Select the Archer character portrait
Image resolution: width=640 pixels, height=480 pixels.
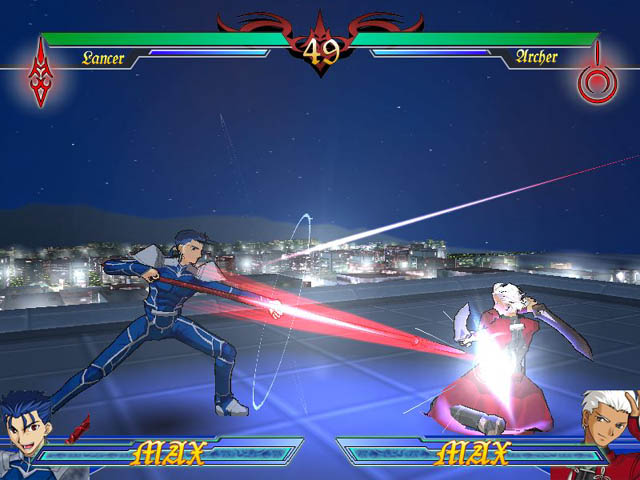point(608,430)
